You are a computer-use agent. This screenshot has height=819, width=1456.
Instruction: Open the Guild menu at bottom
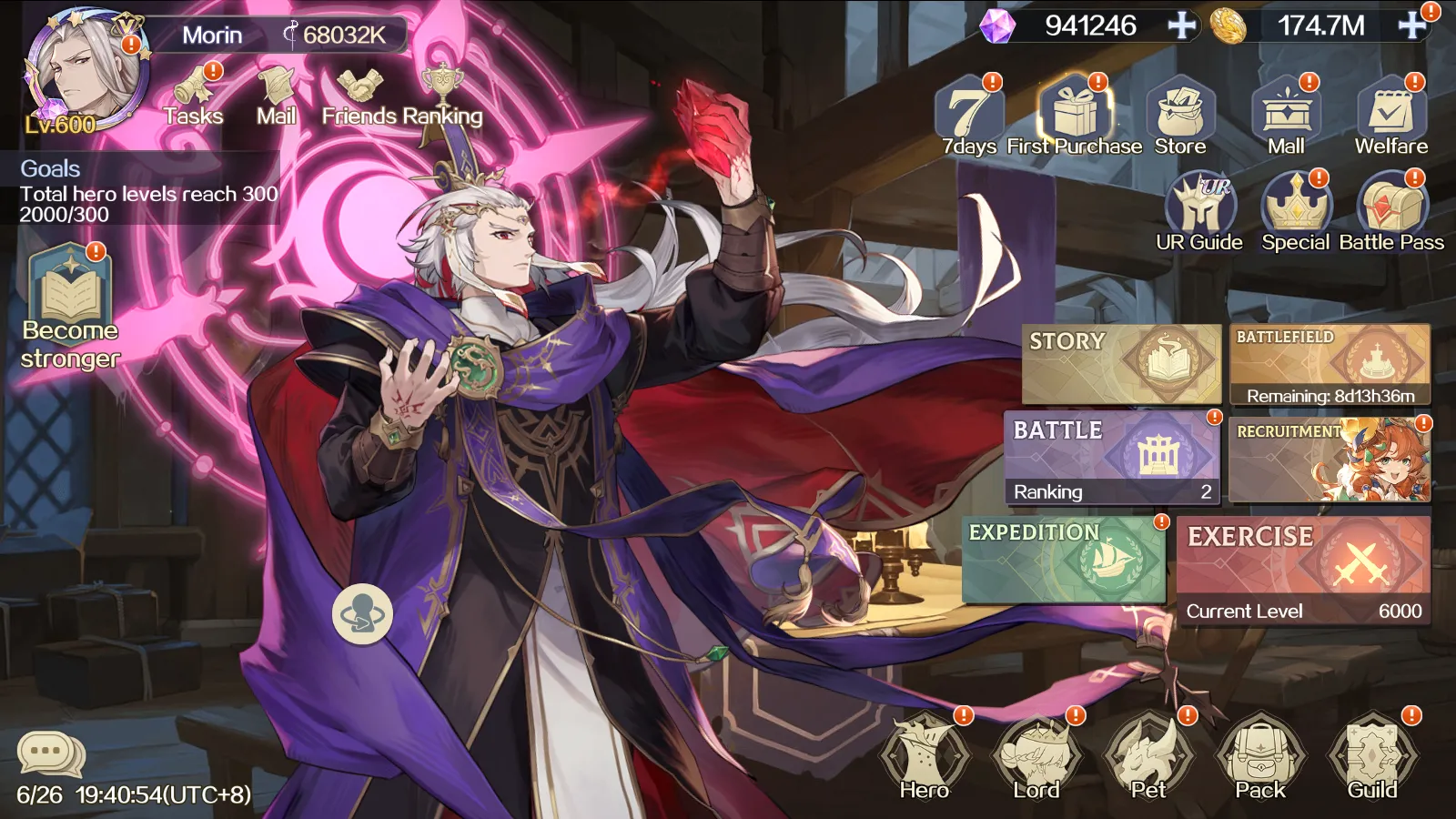click(1374, 753)
